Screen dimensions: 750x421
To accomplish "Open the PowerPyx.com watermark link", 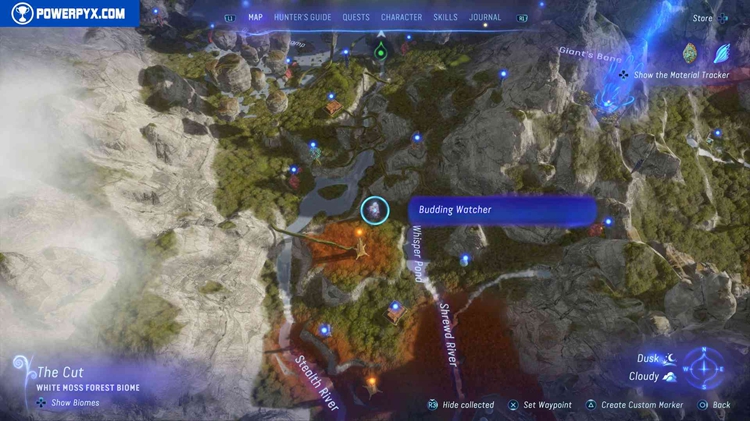I will click(68, 13).
